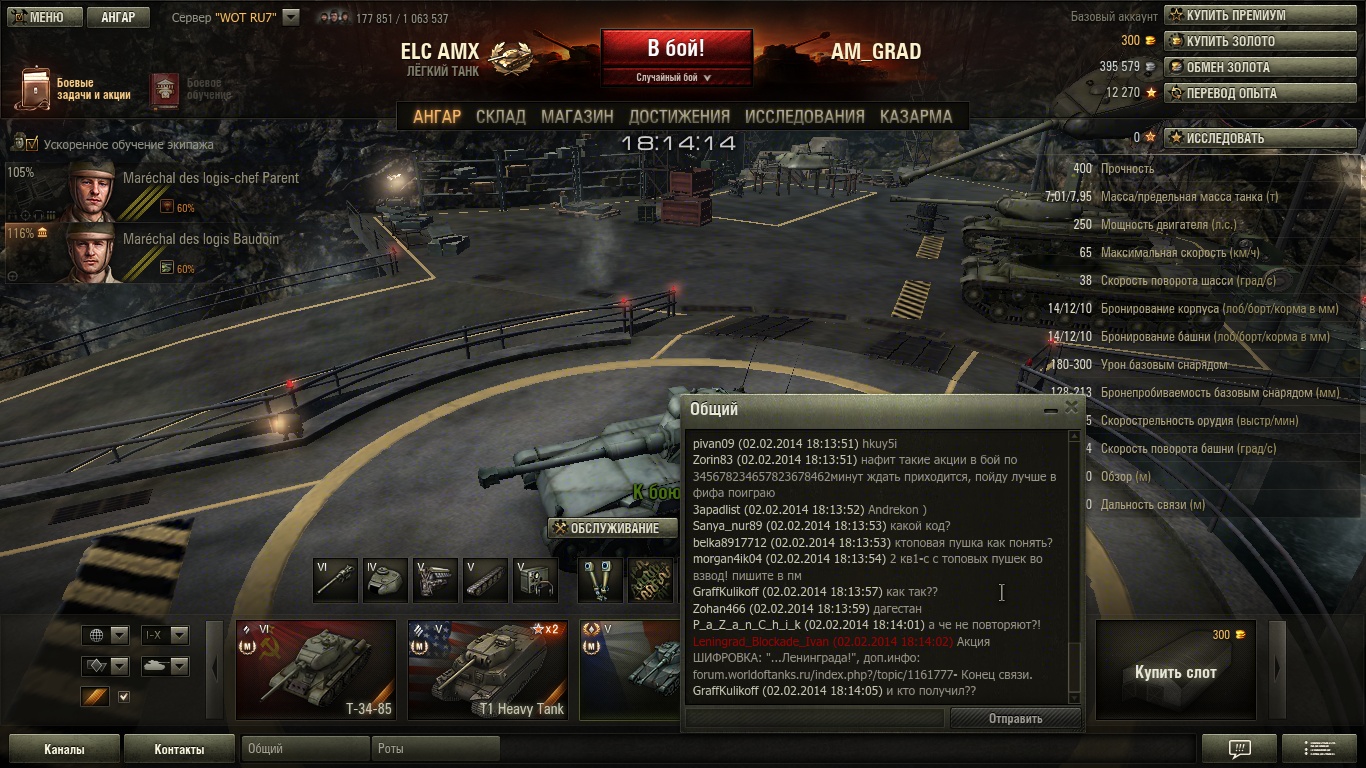
Task: Close the Общий chat window
Action: 1072,408
